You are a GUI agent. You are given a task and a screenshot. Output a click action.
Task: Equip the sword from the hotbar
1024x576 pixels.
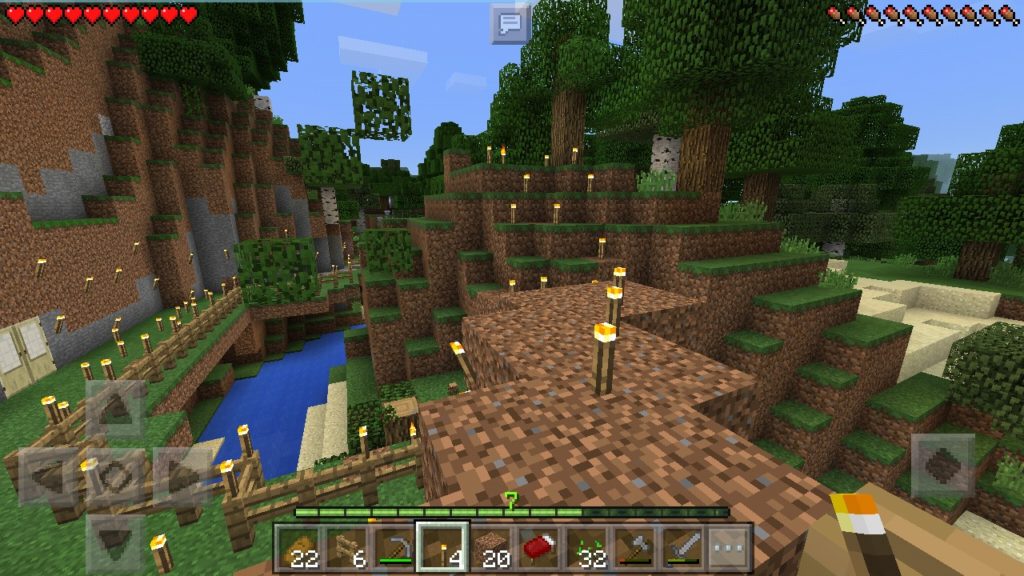682,547
